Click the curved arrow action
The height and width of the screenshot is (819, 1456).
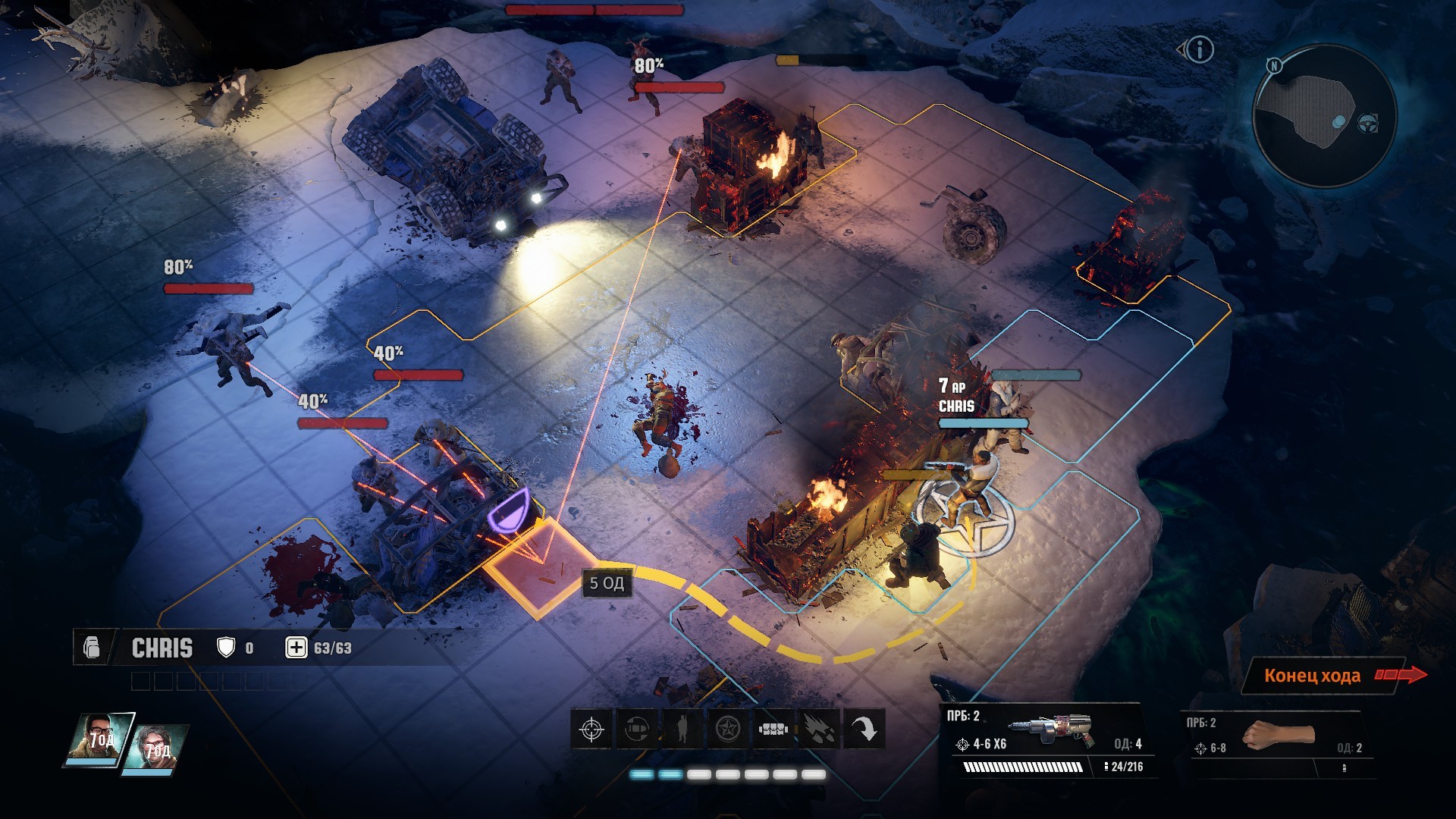click(864, 730)
